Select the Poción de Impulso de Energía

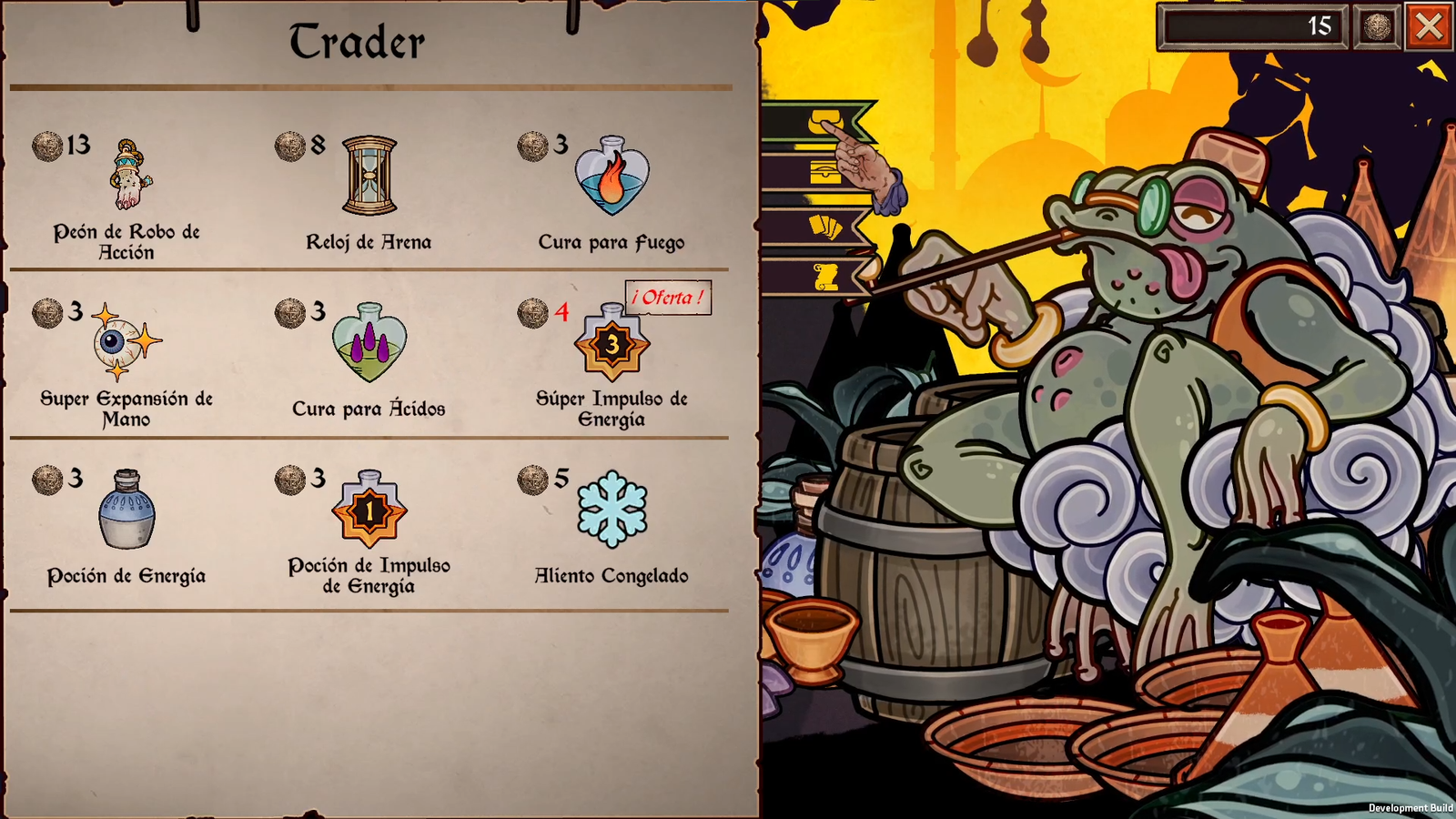[369, 510]
